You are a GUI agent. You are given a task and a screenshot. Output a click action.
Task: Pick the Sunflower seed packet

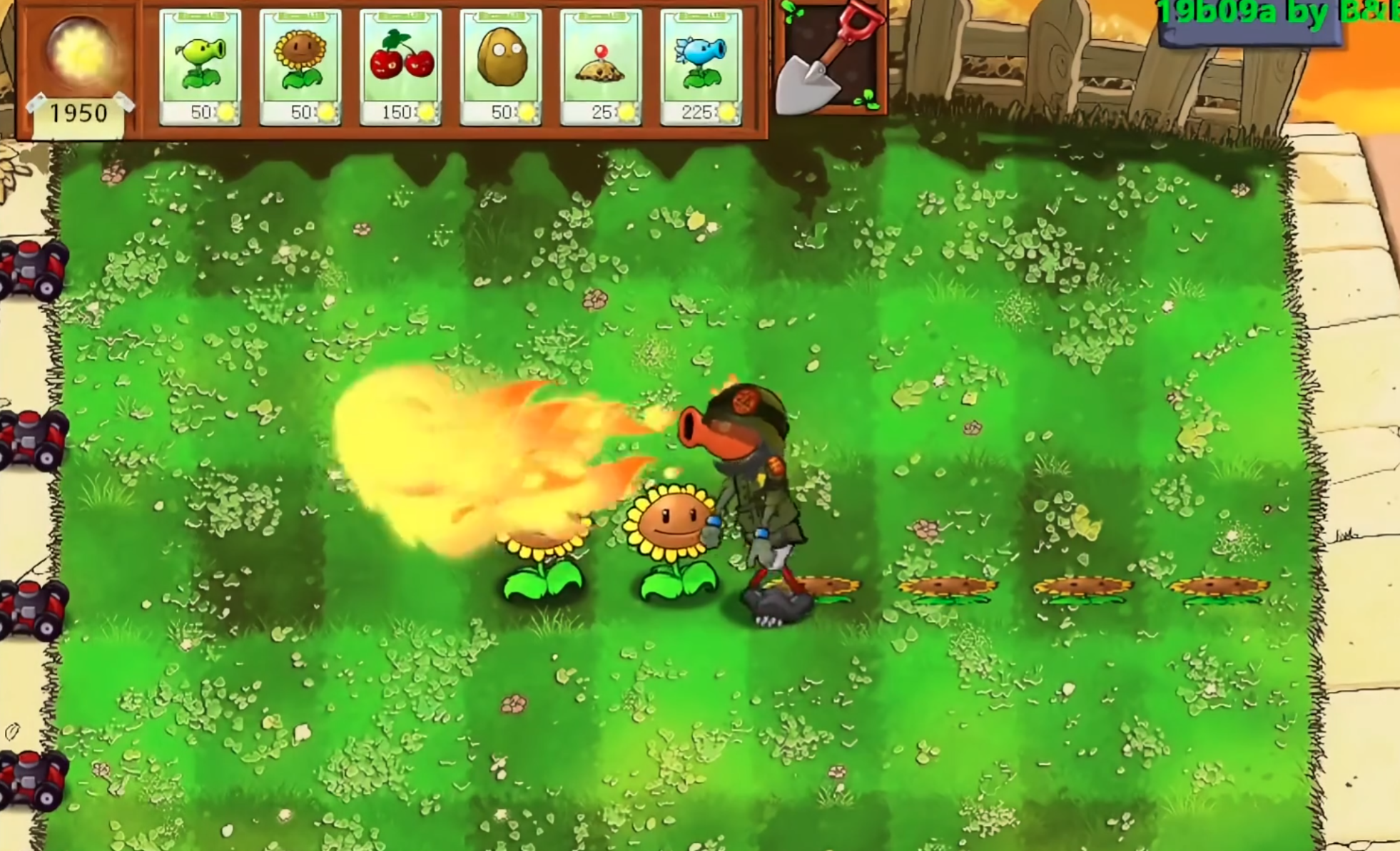[x=300, y=68]
